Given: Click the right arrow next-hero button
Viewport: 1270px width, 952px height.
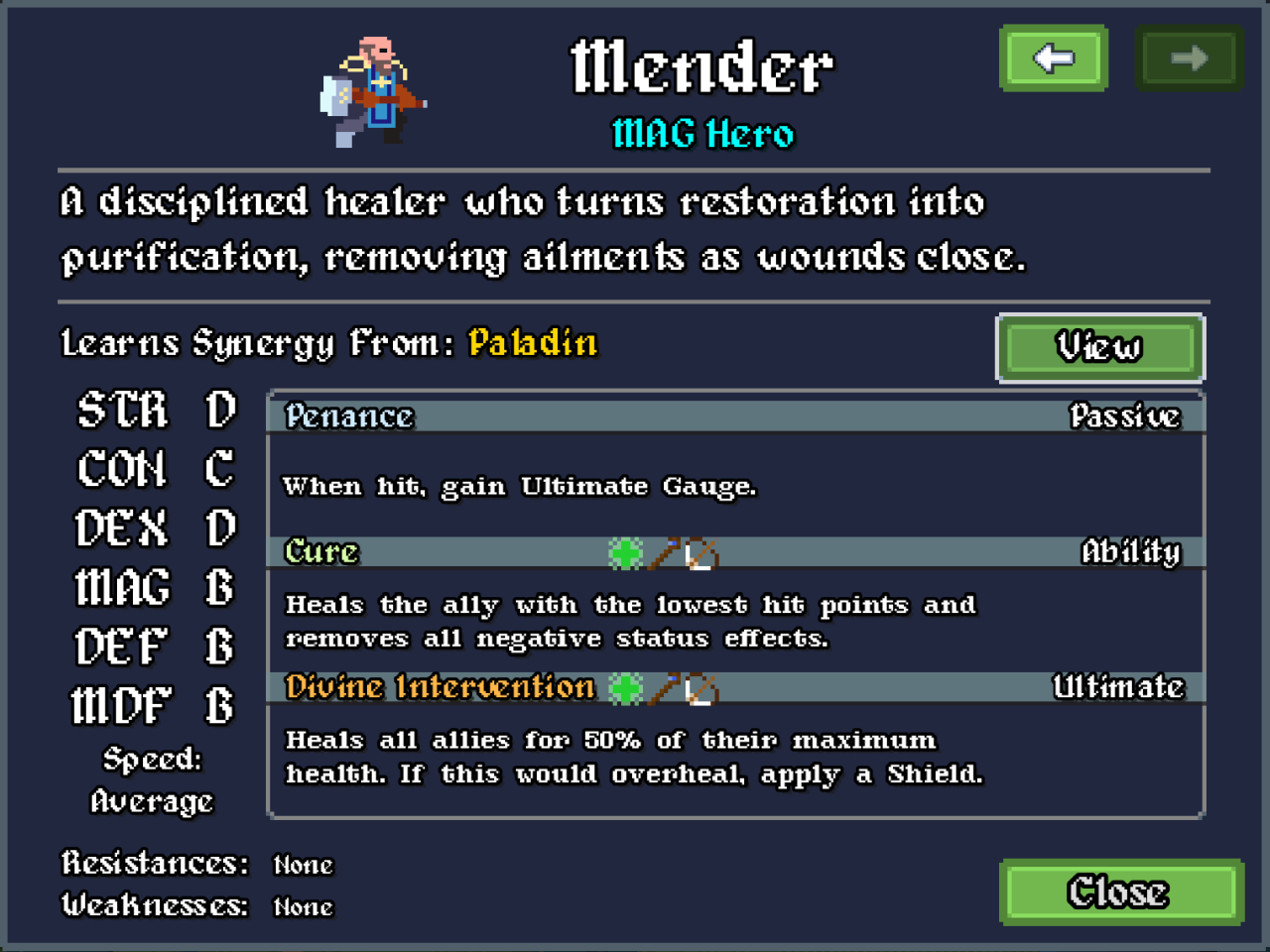Looking at the screenshot, I should 1189,59.
